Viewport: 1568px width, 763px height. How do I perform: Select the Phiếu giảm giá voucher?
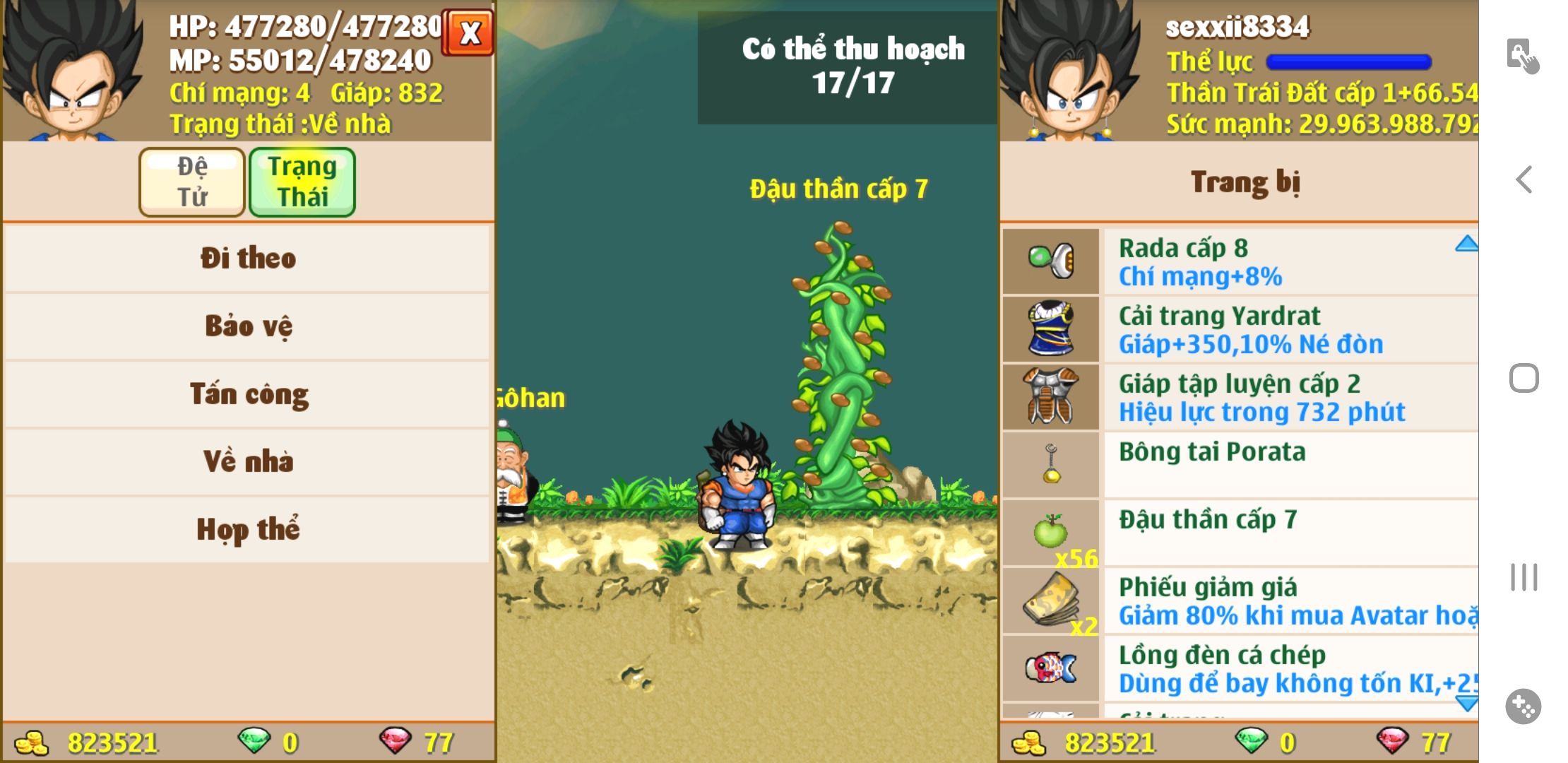point(1239,601)
